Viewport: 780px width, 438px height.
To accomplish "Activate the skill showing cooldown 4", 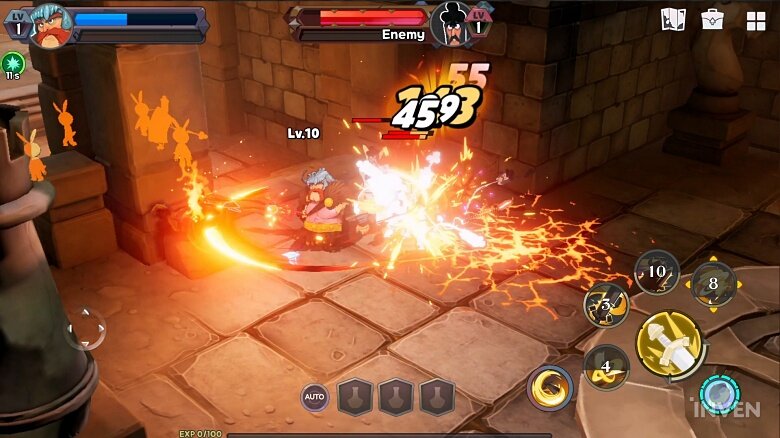I will tap(606, 366).
